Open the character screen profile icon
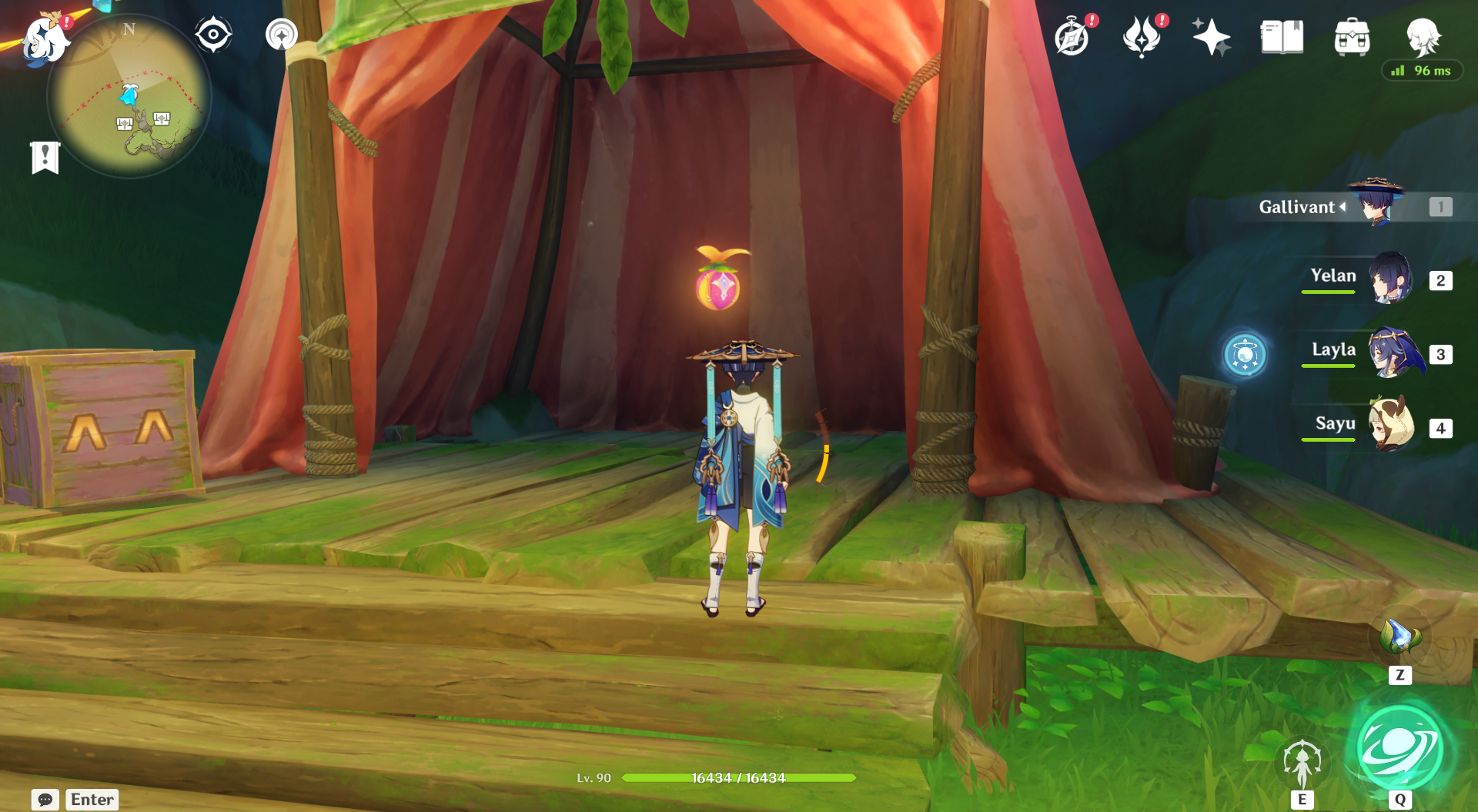The height and width of the screenshot is (812, 1478). click(1423, 35)
